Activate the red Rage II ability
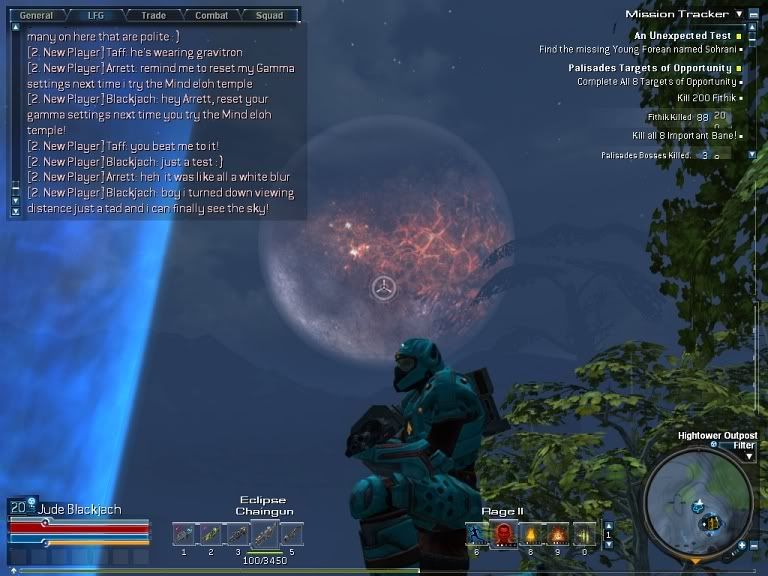 pyautogui.click(x=503, y=534)
